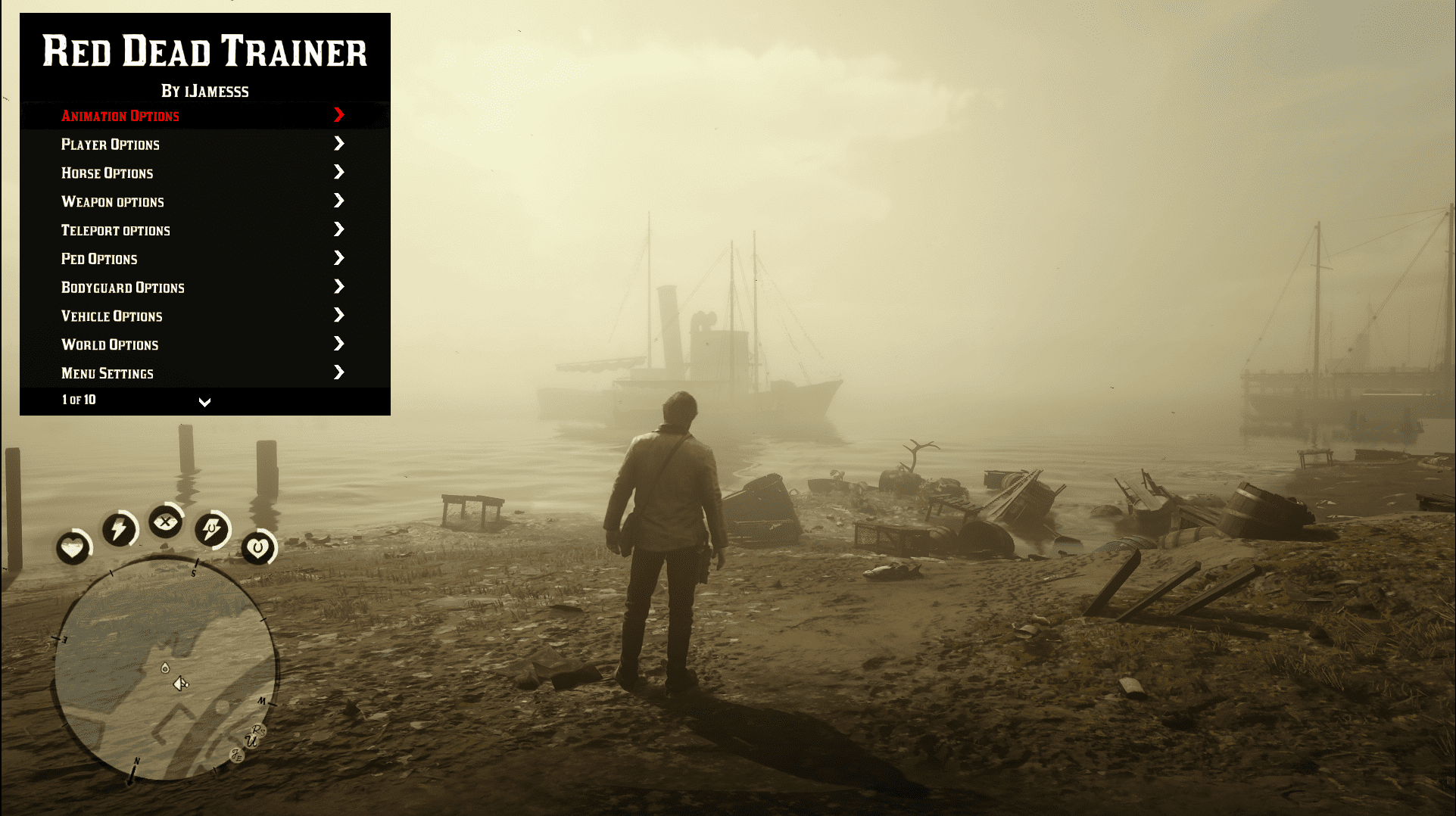Click the JE marker on the minimap

coord(237,754)
